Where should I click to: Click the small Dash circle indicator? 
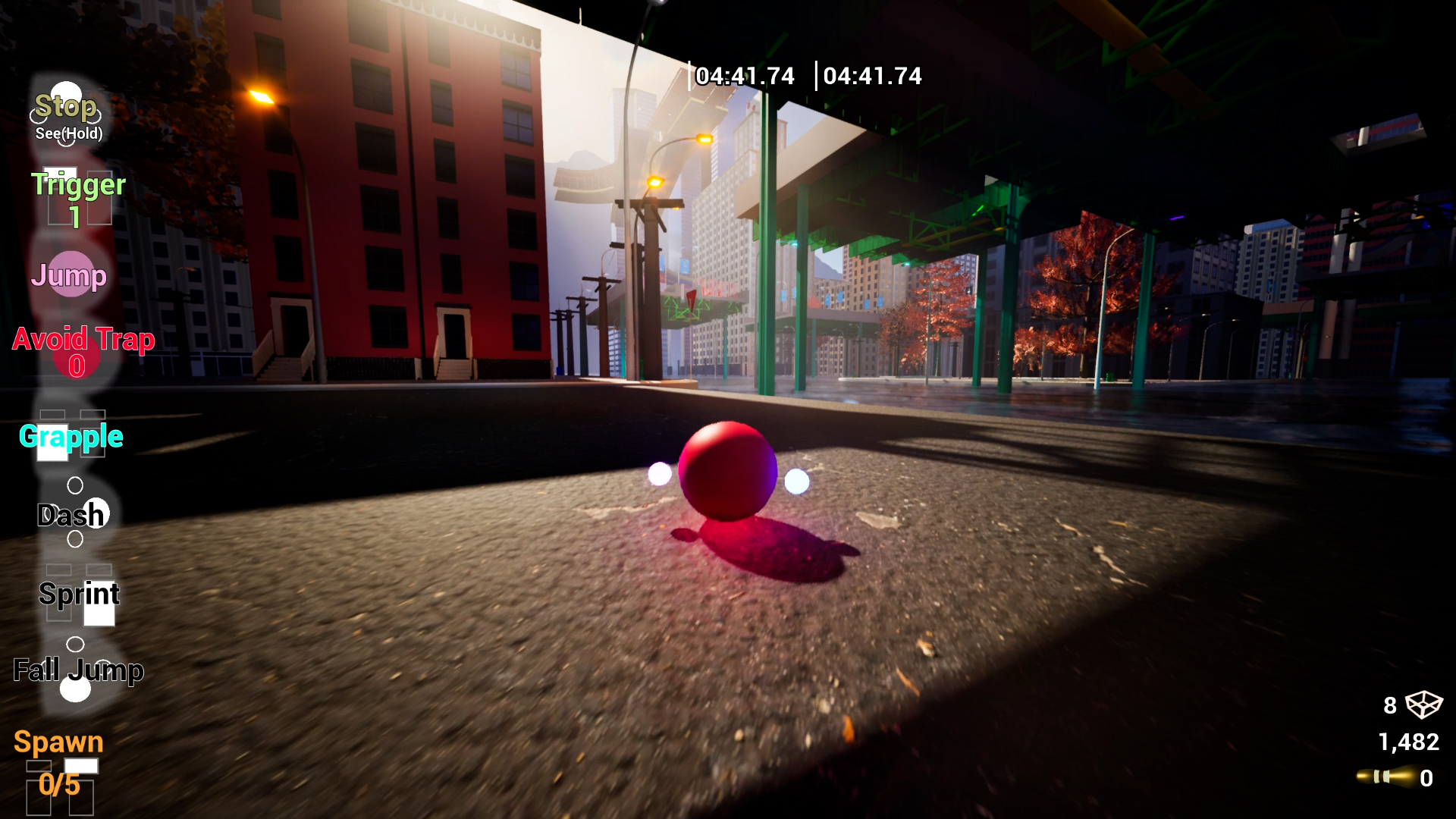pyautogui.click(x=74, y=486)
